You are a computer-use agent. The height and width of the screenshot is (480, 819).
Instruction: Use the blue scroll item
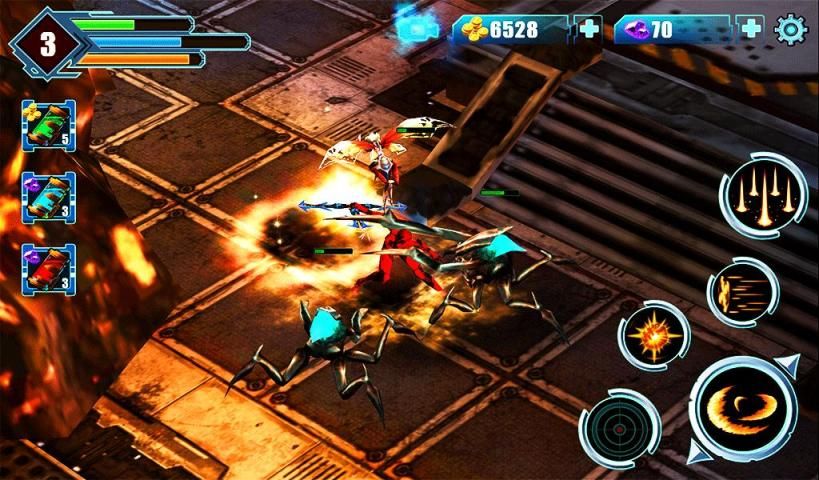(48, 196)
